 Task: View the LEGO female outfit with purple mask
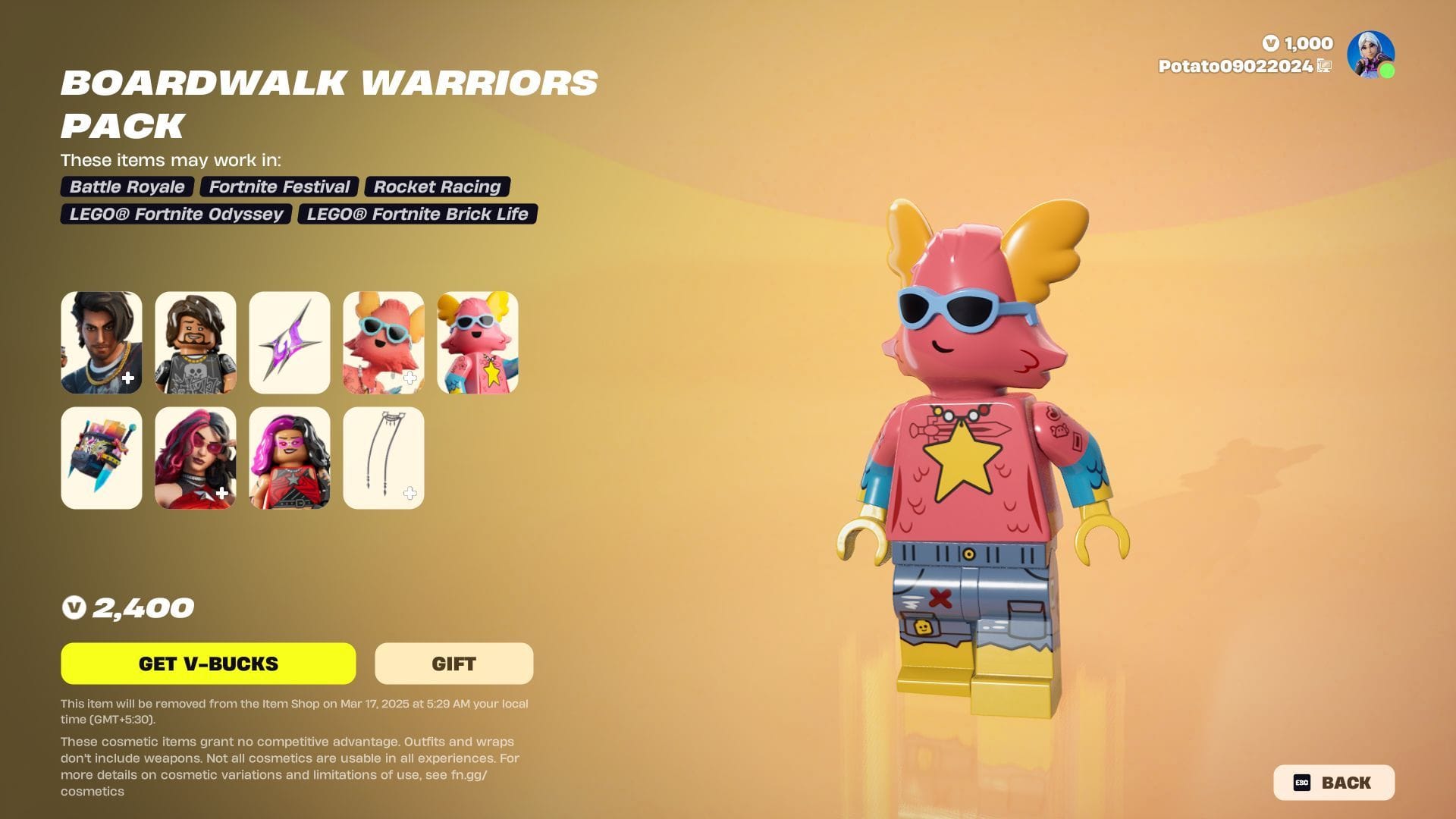click(x=289, y=457)
